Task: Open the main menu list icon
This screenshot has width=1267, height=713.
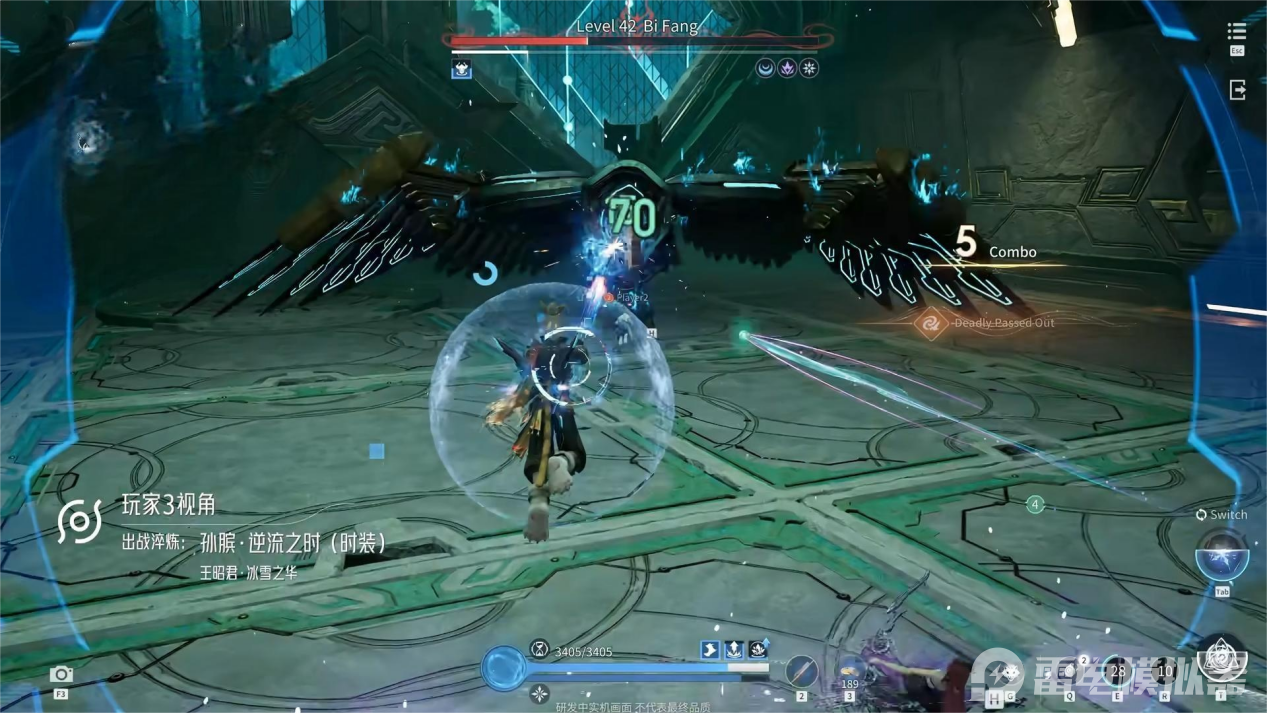Action: pyautogui.click(x=1237, y=32)
